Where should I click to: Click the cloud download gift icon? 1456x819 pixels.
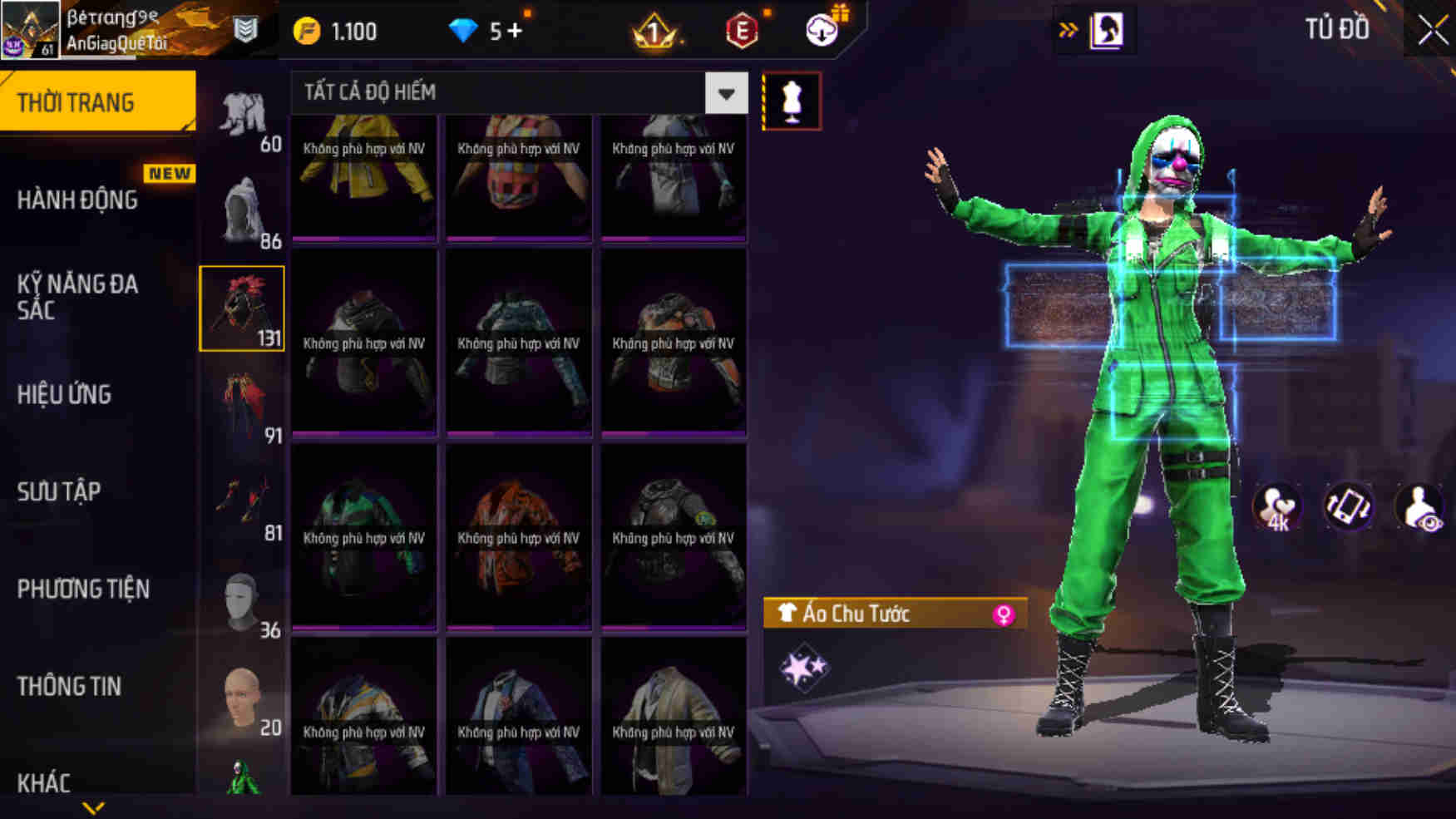822,32
